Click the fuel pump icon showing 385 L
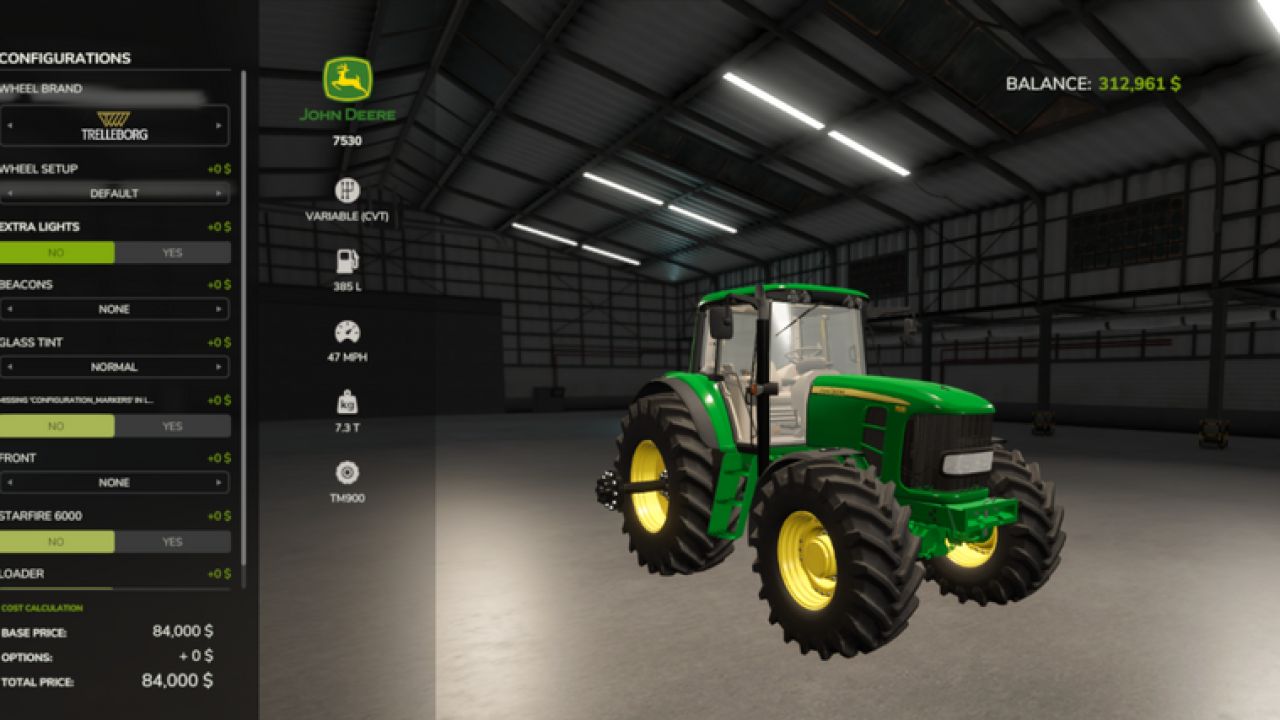Screen dimensions: 1280x720 (348, 263)
